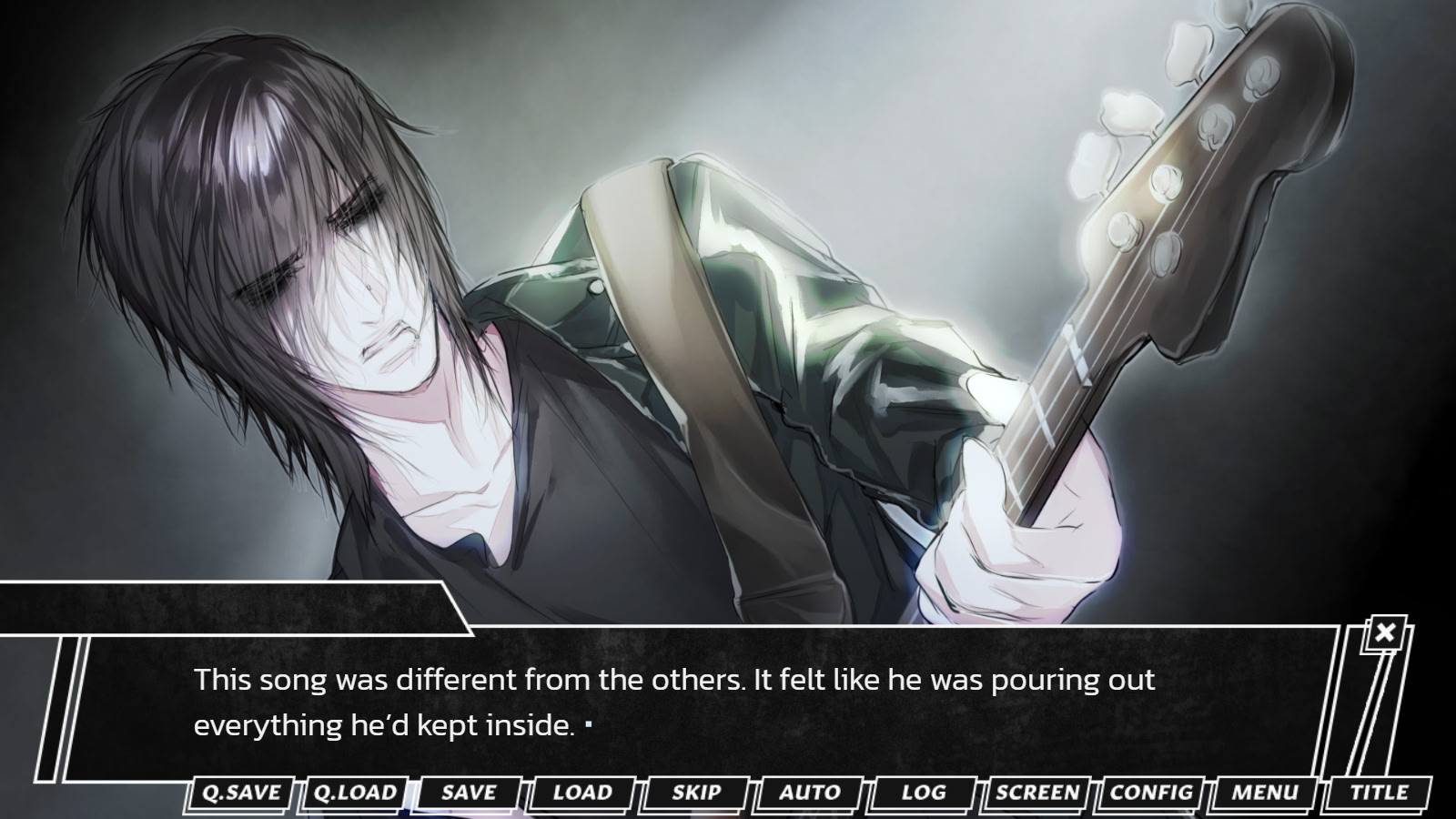
Task: Open the in-game MENU
Action: [1265, 793]
